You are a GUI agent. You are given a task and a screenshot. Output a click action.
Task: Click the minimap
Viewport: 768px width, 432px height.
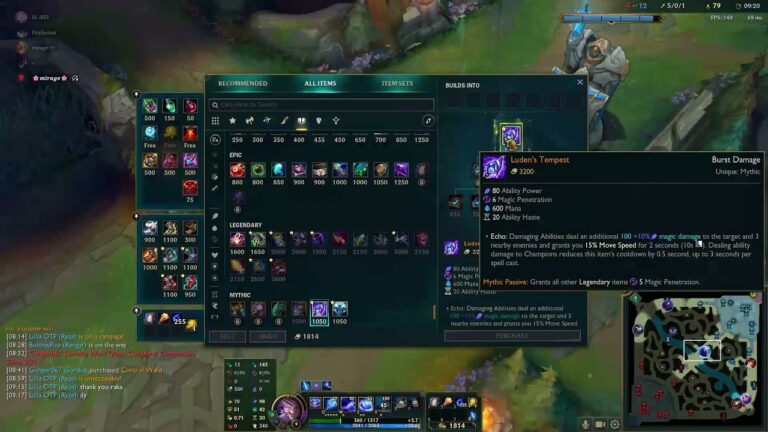coord(693,355)
